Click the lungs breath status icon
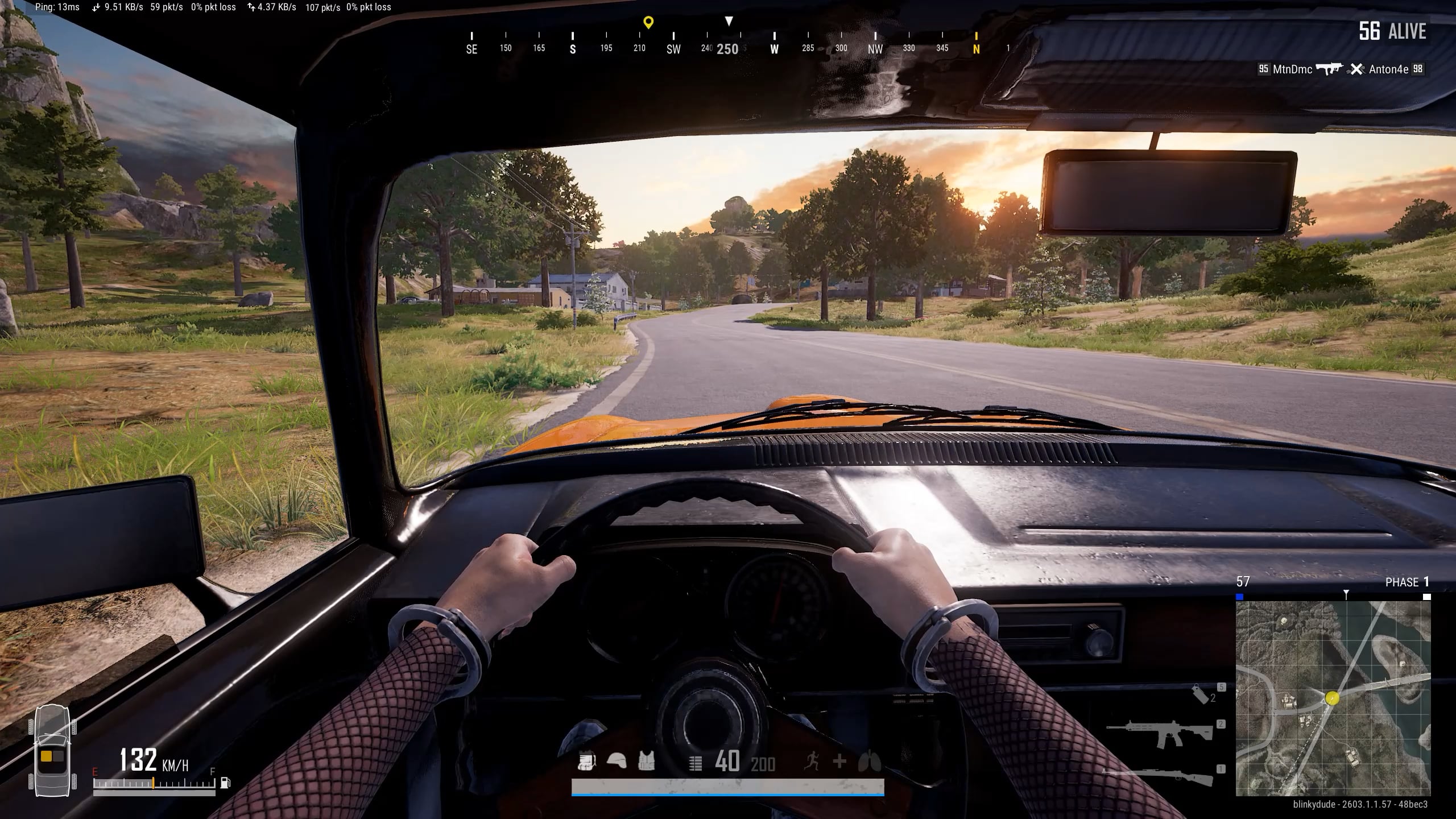This screenshot has width=1456, height=819. click(x=870, y=761)
